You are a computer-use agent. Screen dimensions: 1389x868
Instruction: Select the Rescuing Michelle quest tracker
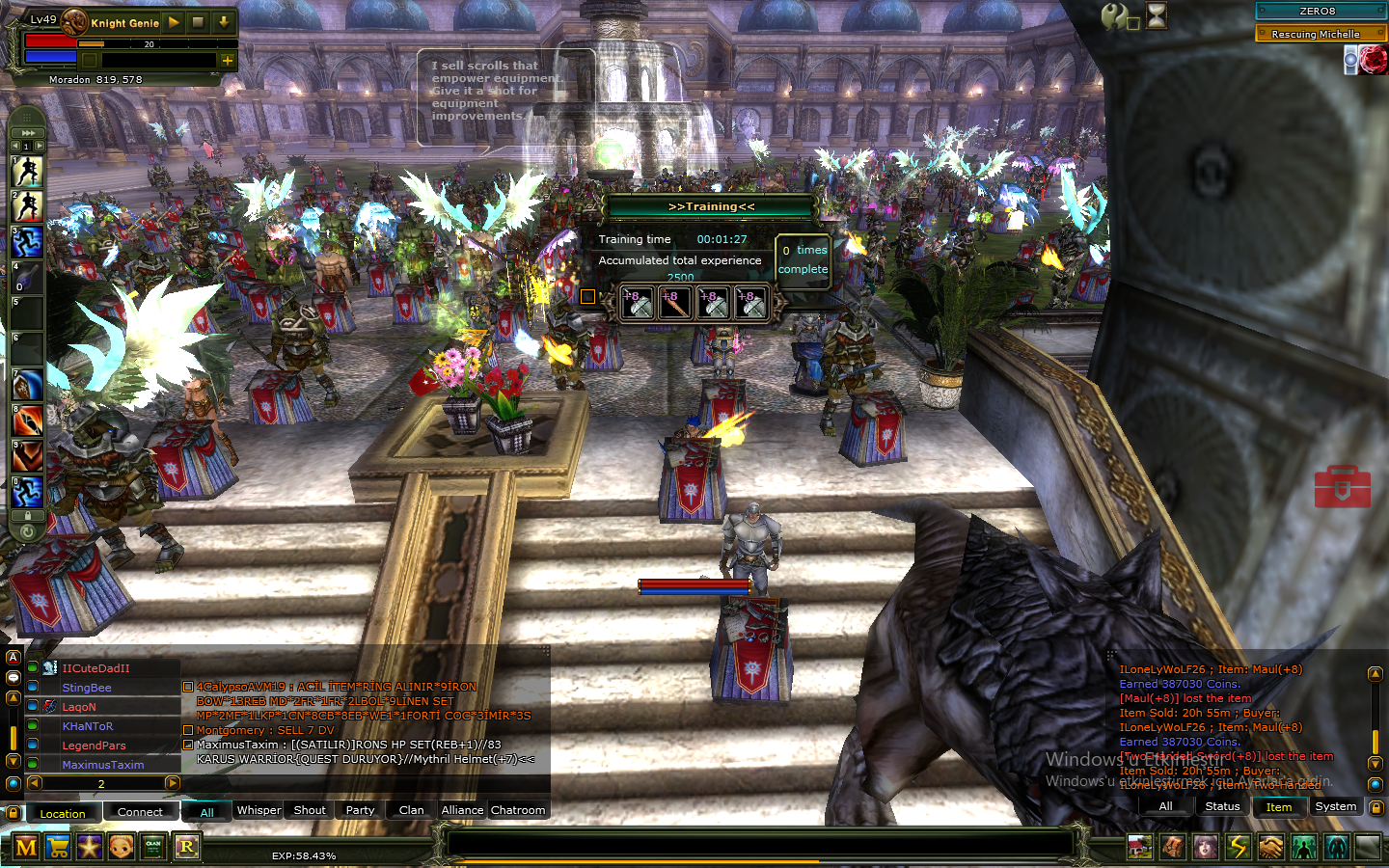(1320, 34)
